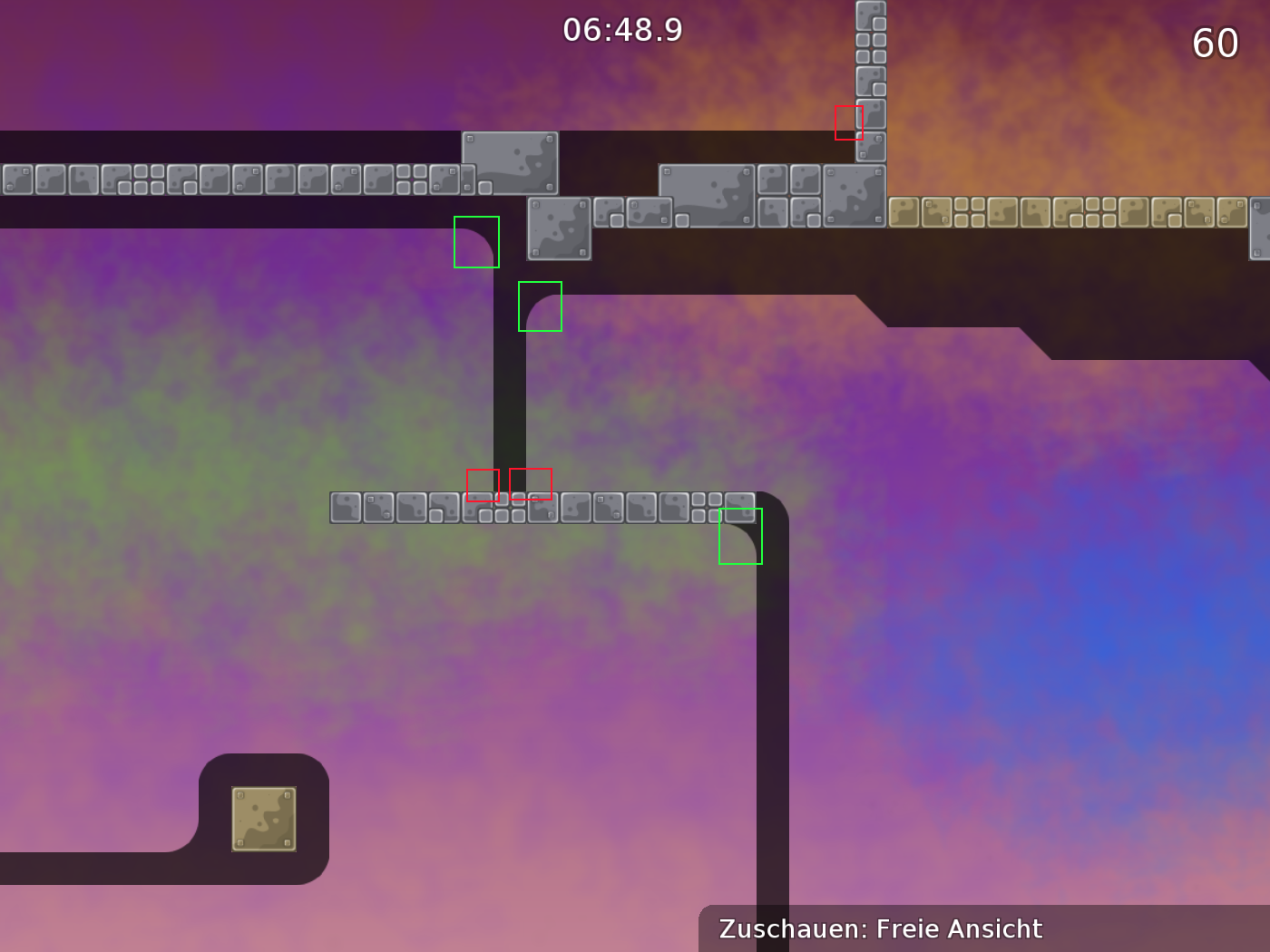
Task: Expand the left red marker on the middle platform
Action: click(x=483, y=486)
